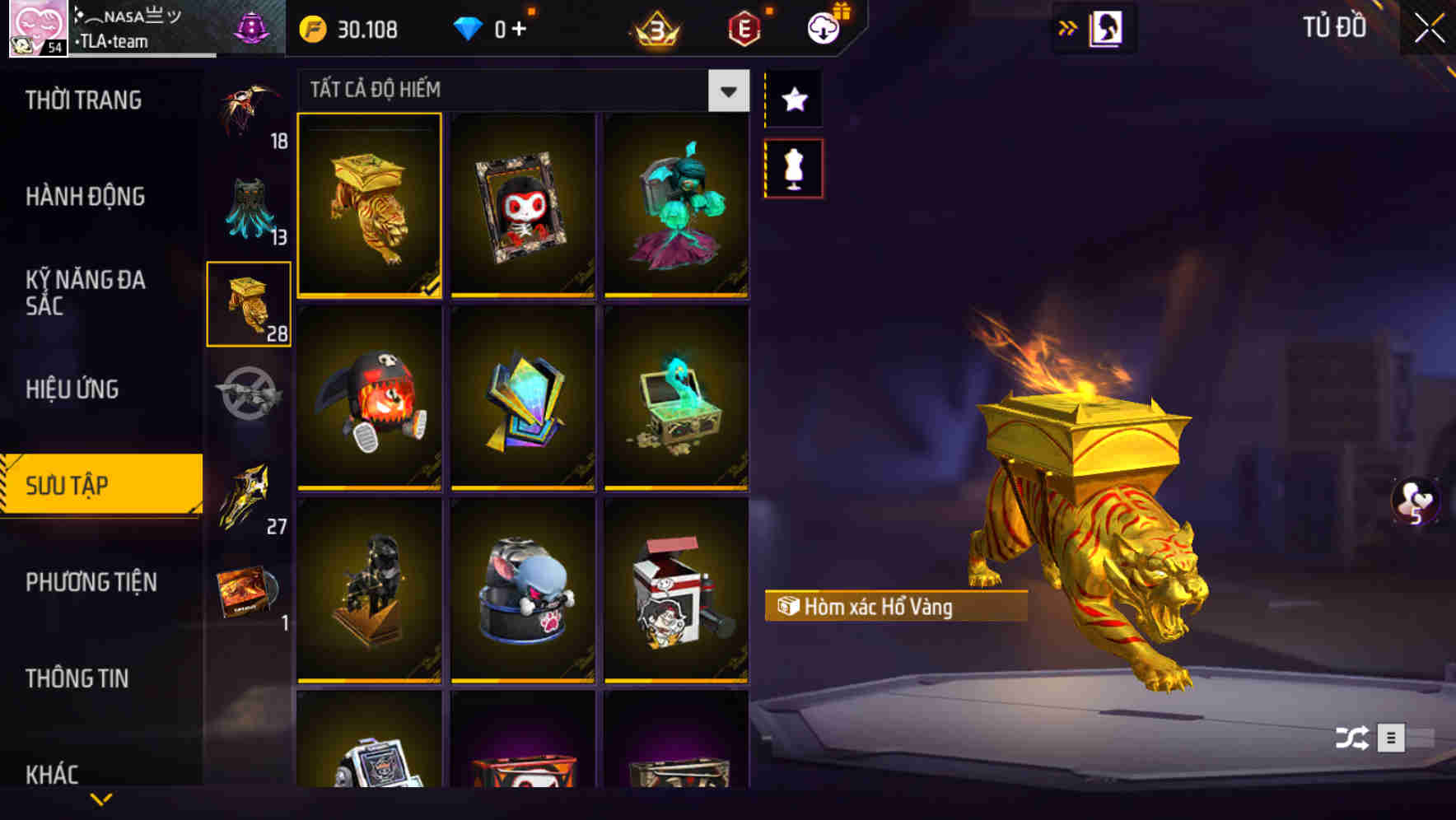Enable the star favorites filter
This screenshot has height=820, width=1456.
coord(793,100)
